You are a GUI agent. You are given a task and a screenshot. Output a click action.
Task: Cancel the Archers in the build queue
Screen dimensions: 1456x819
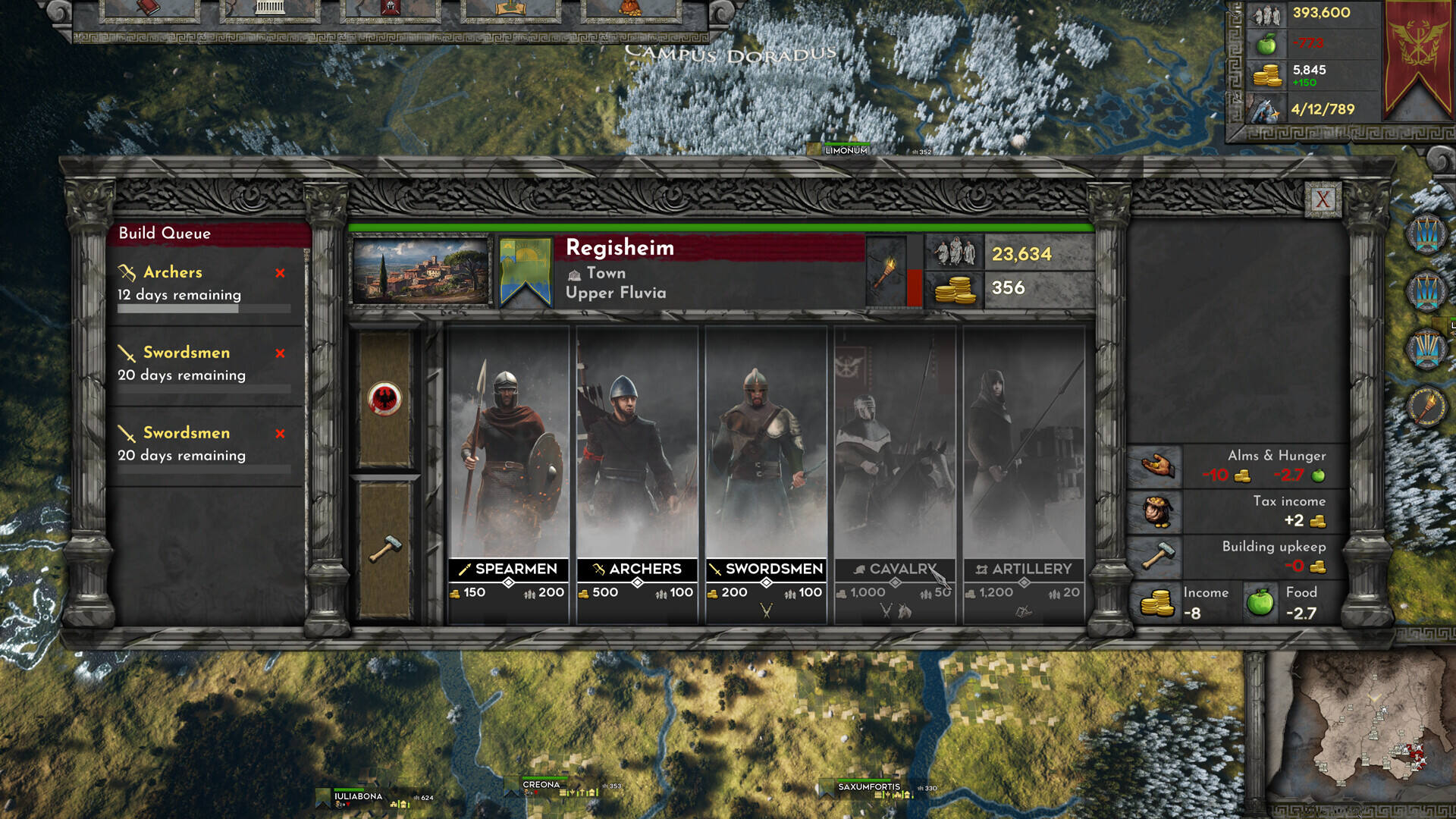(281, 273)
